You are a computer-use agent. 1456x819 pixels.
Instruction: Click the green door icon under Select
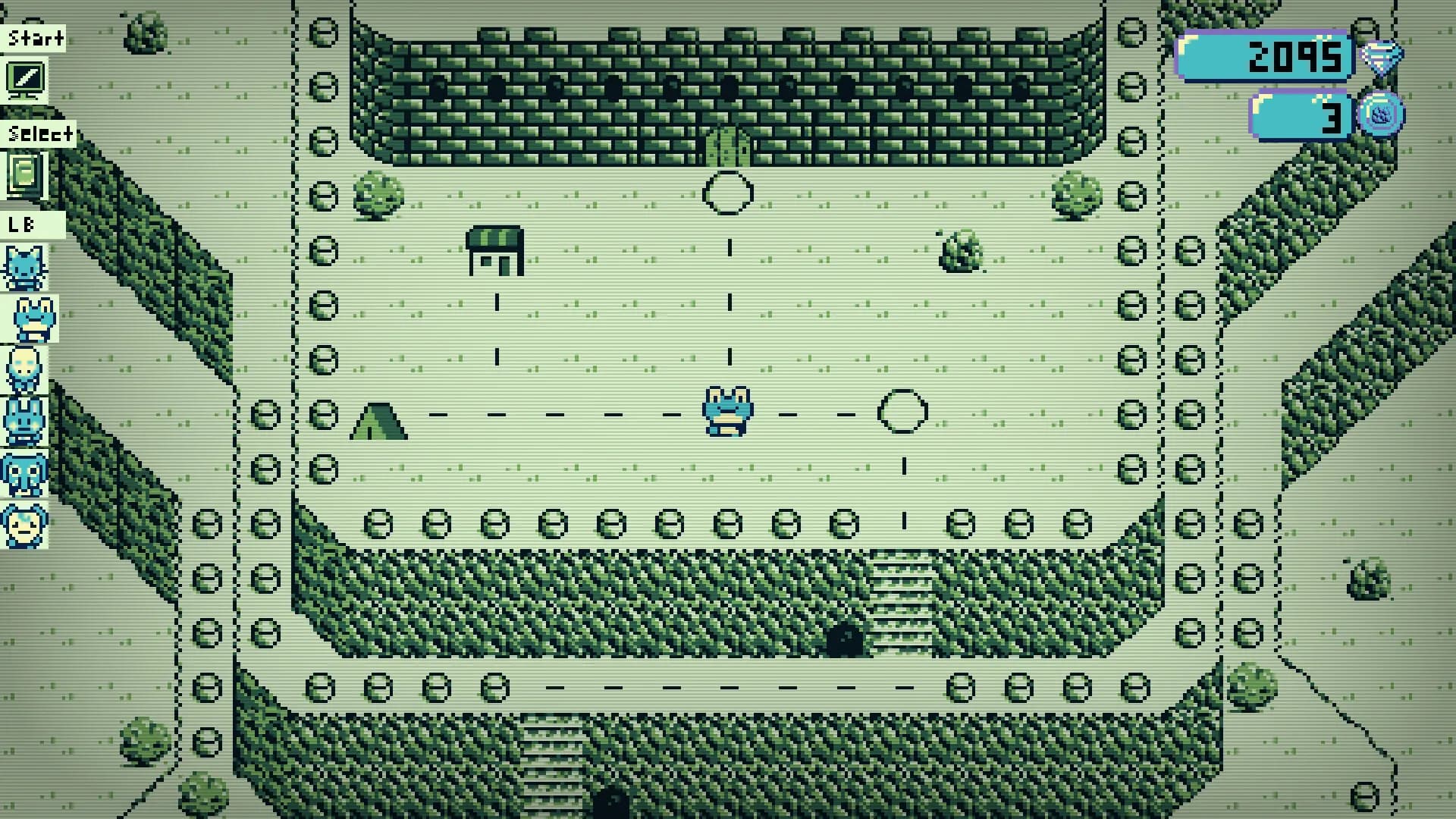click(25, 176)
